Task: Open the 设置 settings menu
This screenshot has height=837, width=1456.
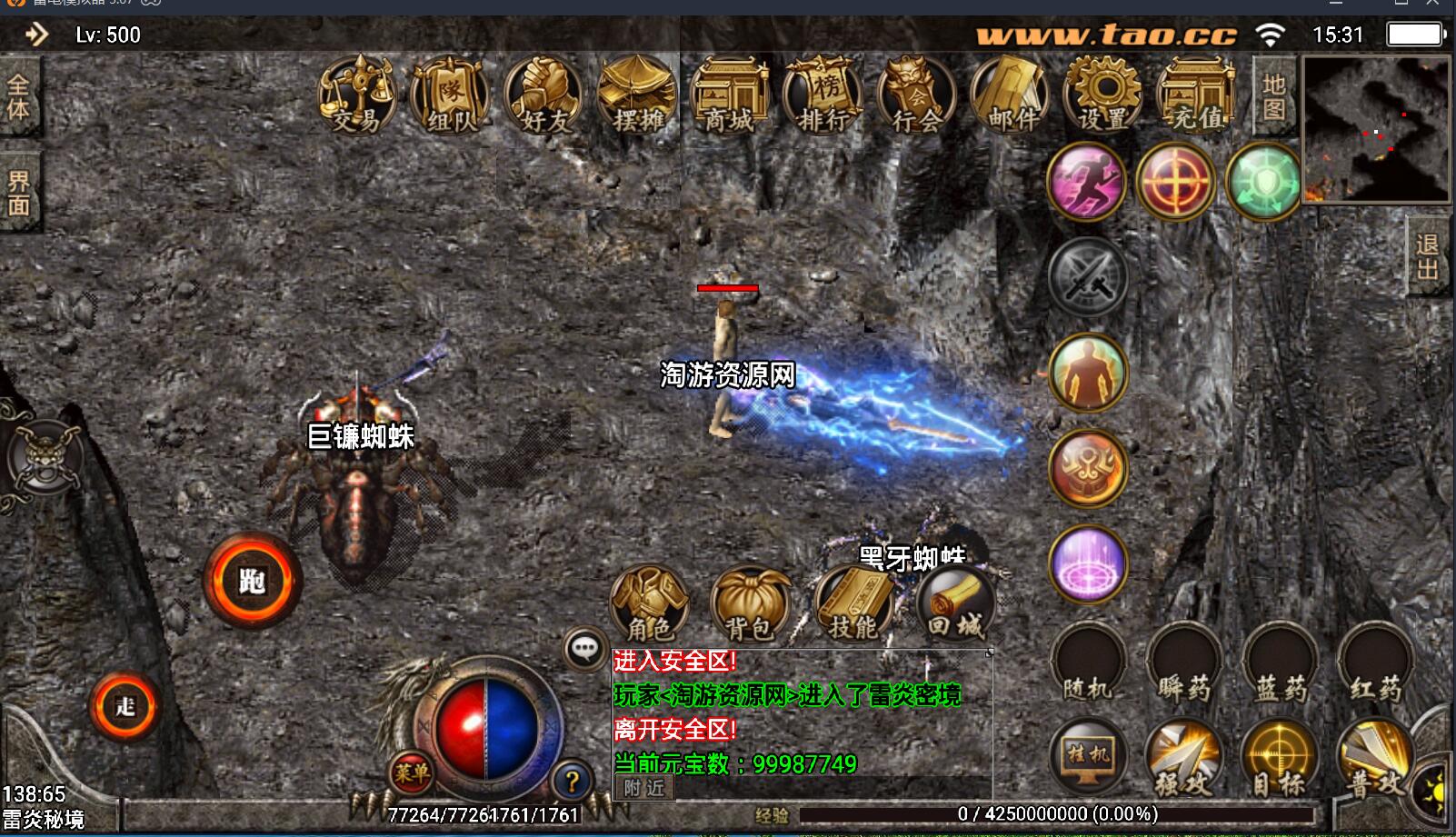Action: click(x=1103, y=95)
